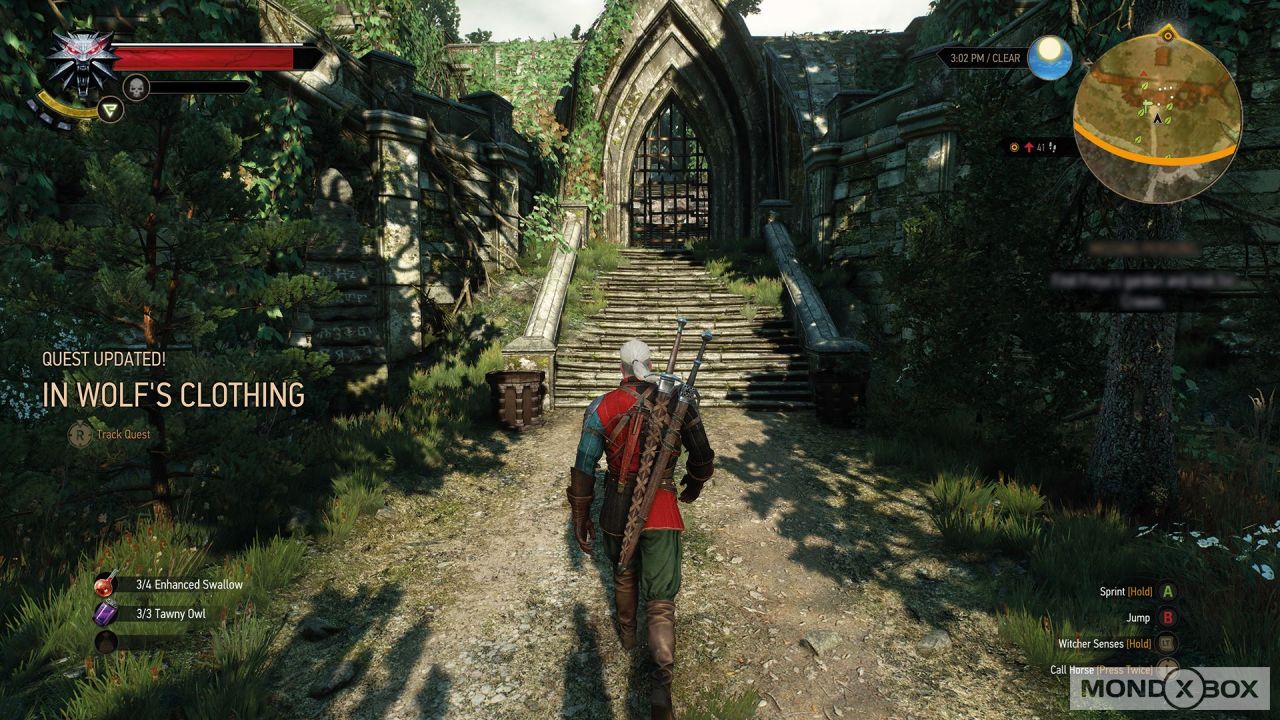Click the skull toxicity icon

(136, 87)
